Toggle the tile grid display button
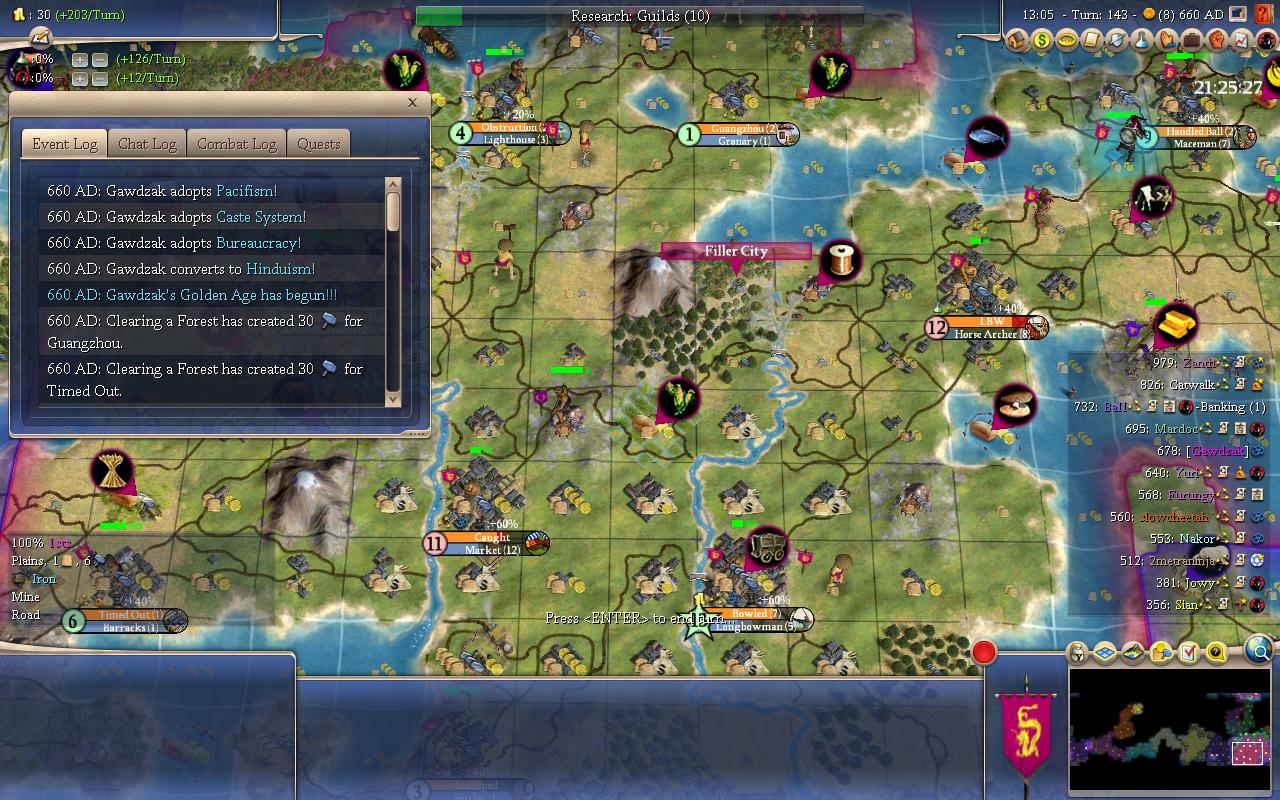 point(1105,653)
